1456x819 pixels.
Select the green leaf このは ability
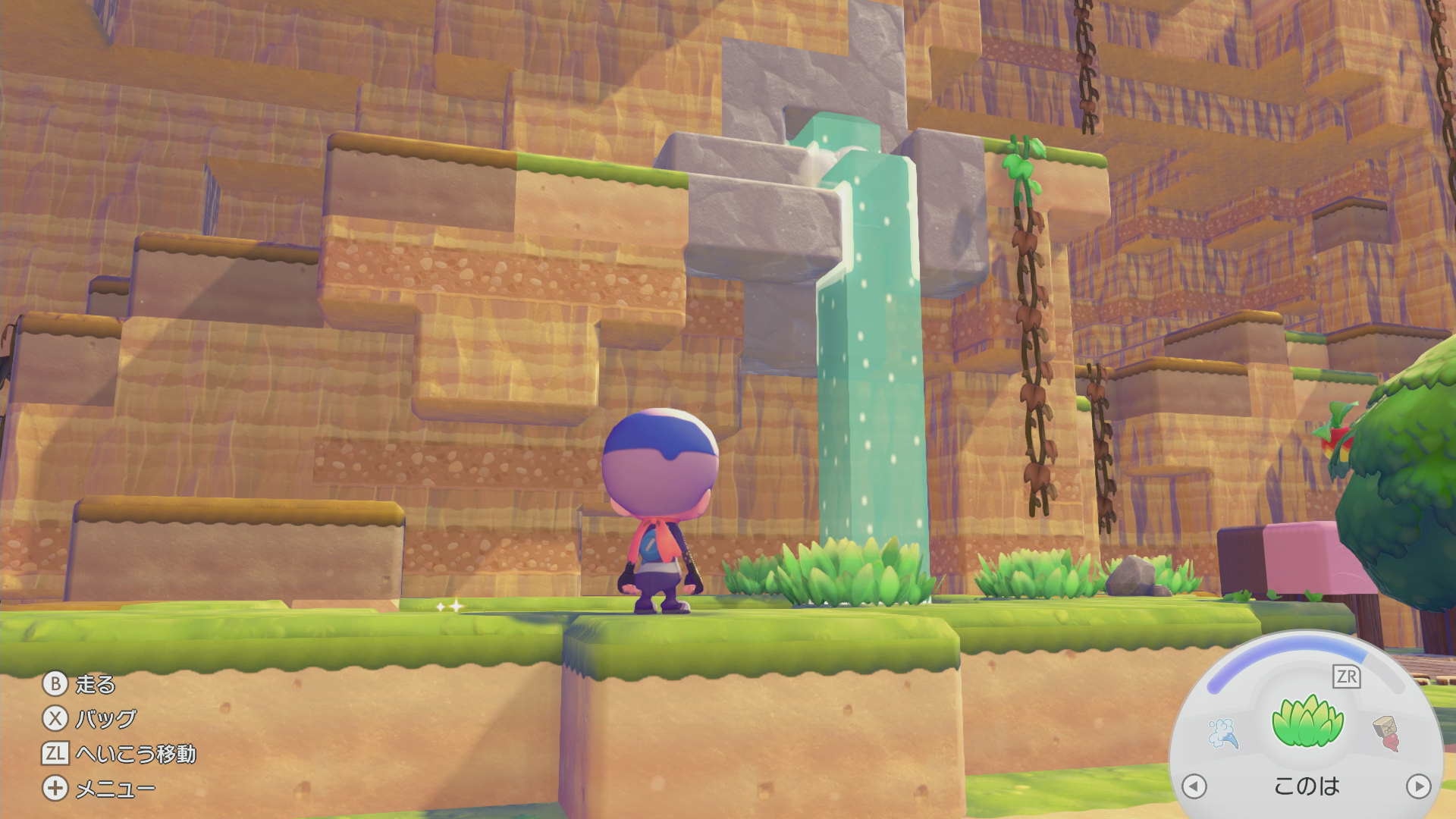1307,724
